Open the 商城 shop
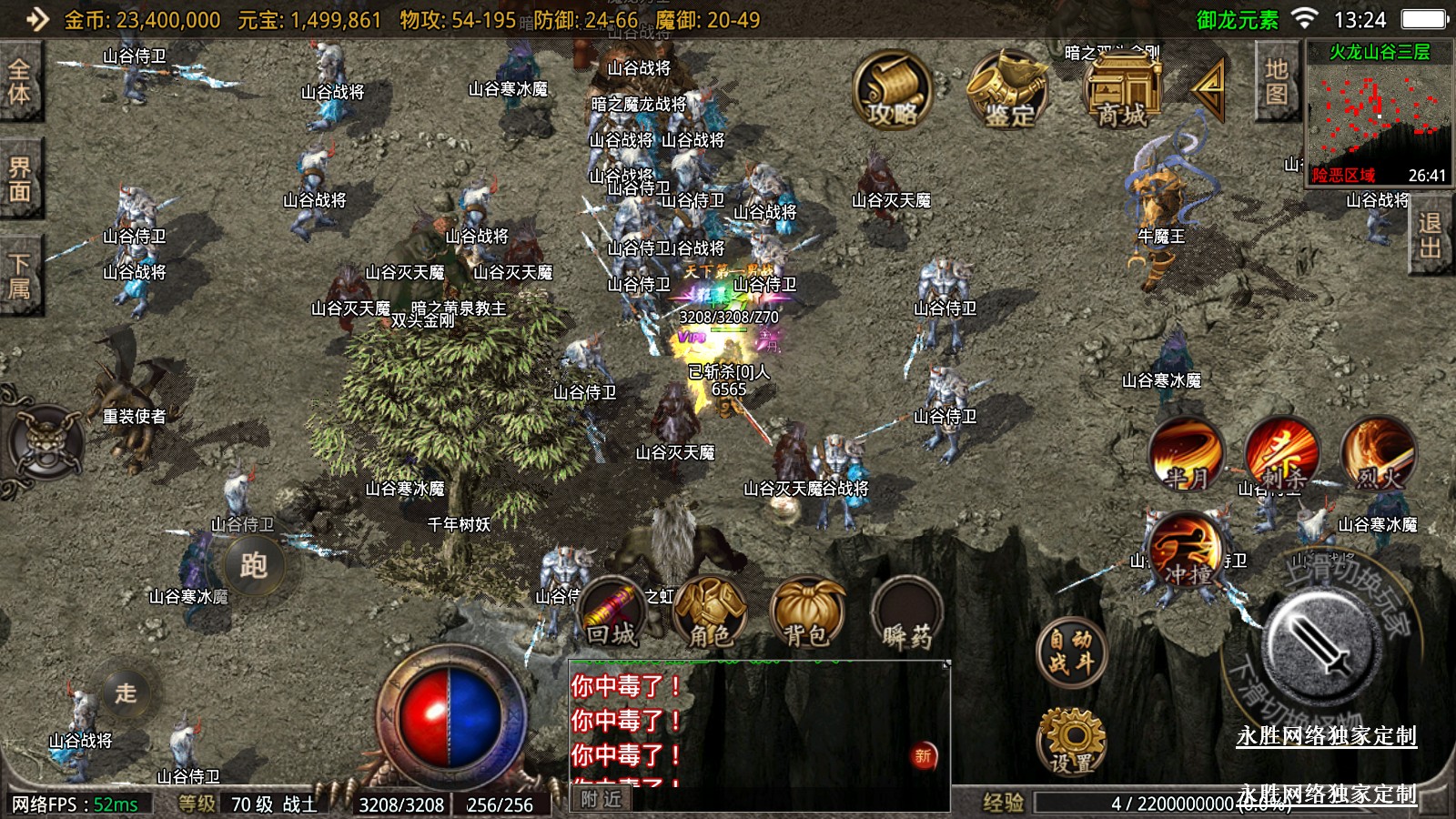This screenshot has width=1456, height=819. 1122,89
